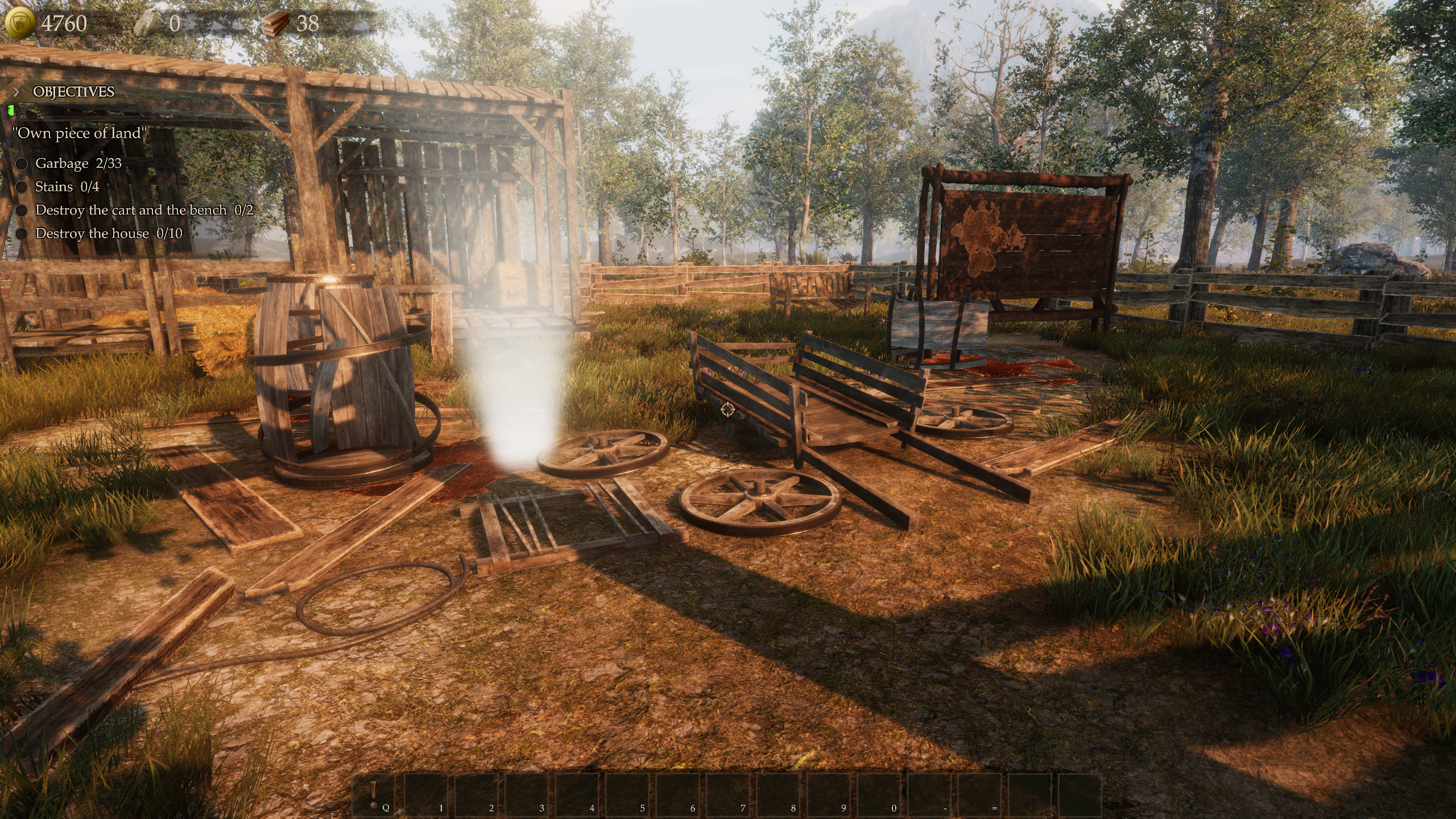Select the cart and bench objective
1456x819 pixels.
click(x=144, y=210)
